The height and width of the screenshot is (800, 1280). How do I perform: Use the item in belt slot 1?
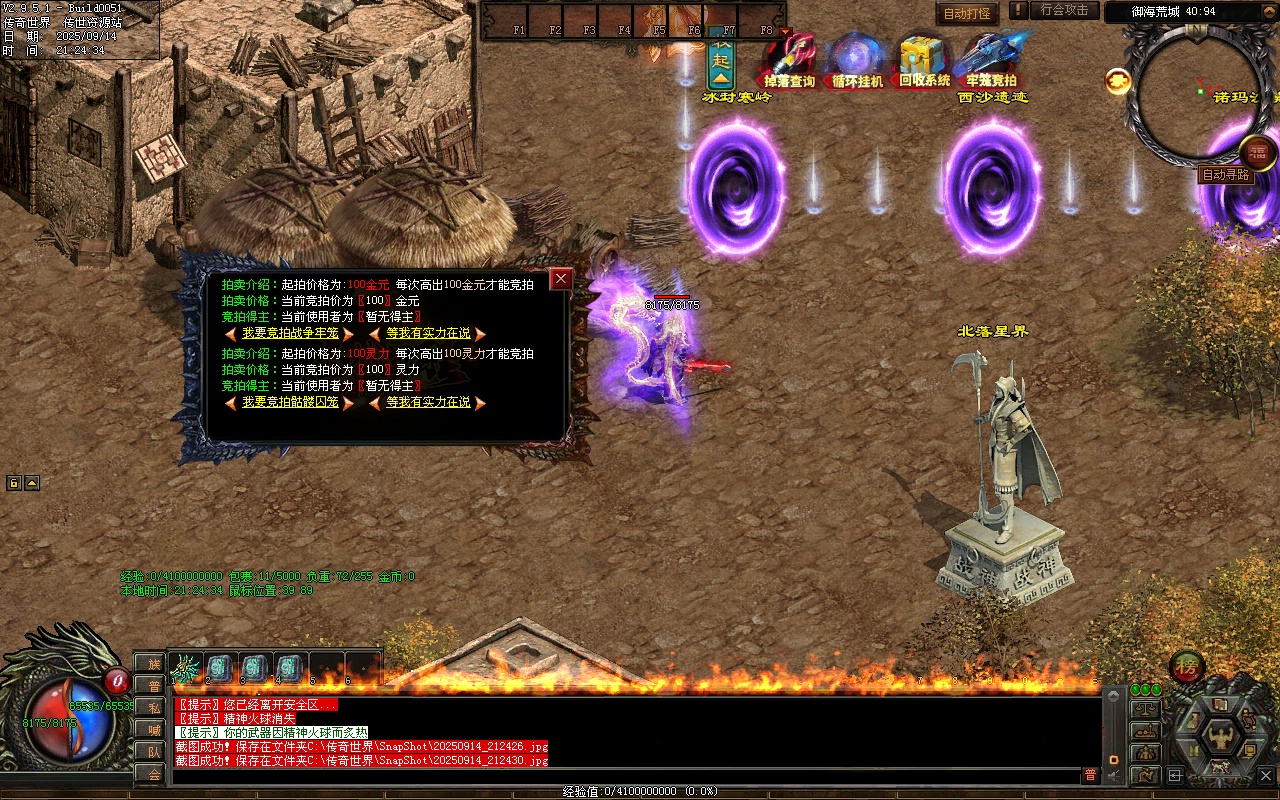point(187,667)
